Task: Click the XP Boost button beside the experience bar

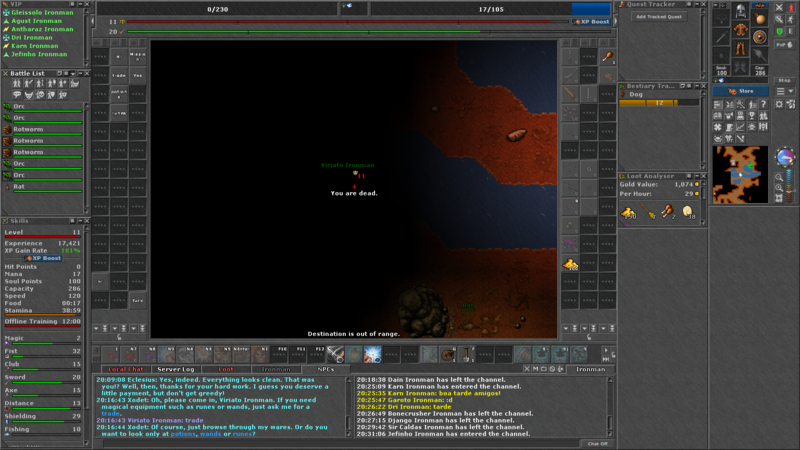Action: [x=590, y=21]
